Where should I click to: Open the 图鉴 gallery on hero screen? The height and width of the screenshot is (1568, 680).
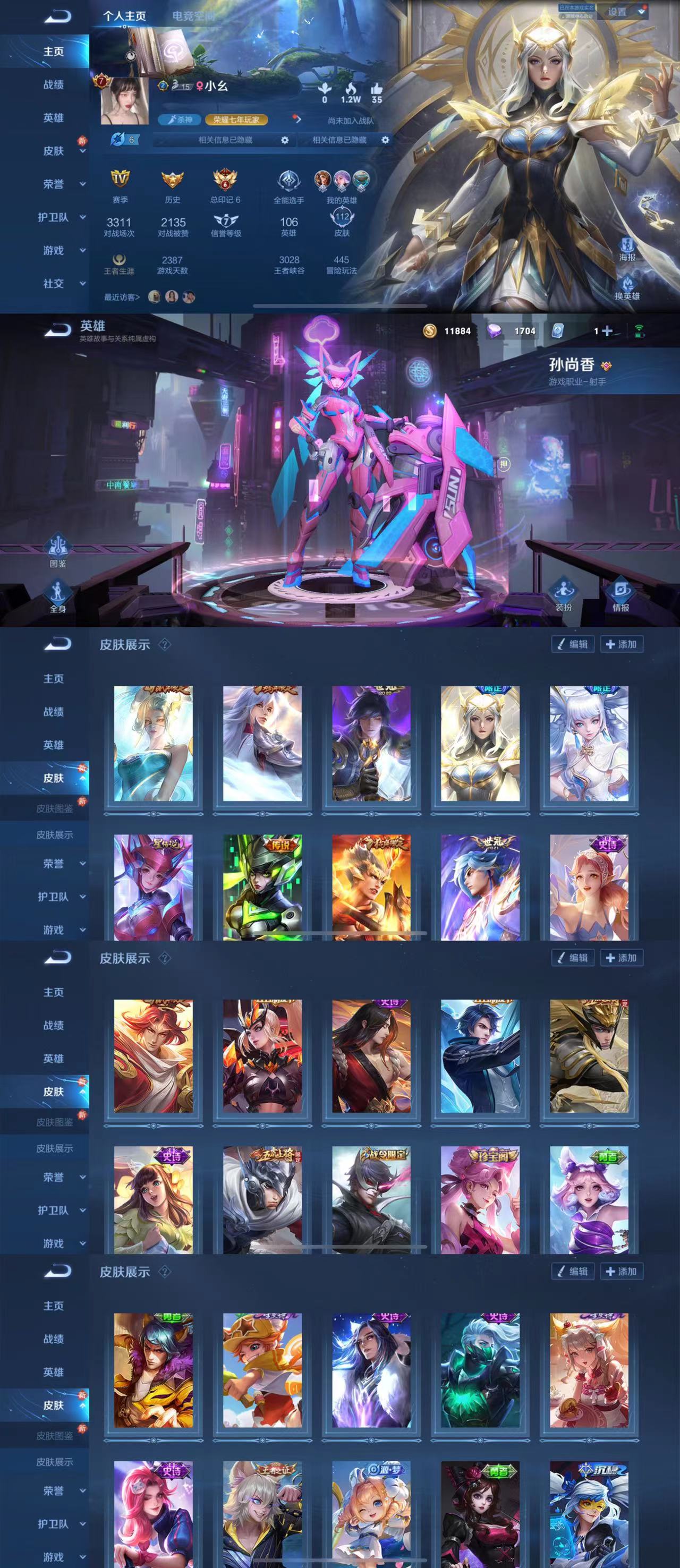pyautogui.click(x=58, y=550)
